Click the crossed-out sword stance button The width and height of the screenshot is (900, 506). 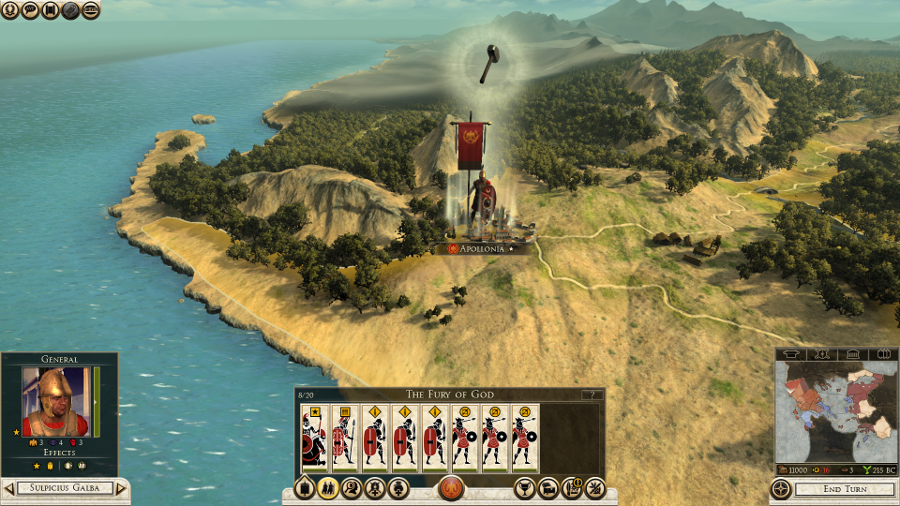[595, 489]
